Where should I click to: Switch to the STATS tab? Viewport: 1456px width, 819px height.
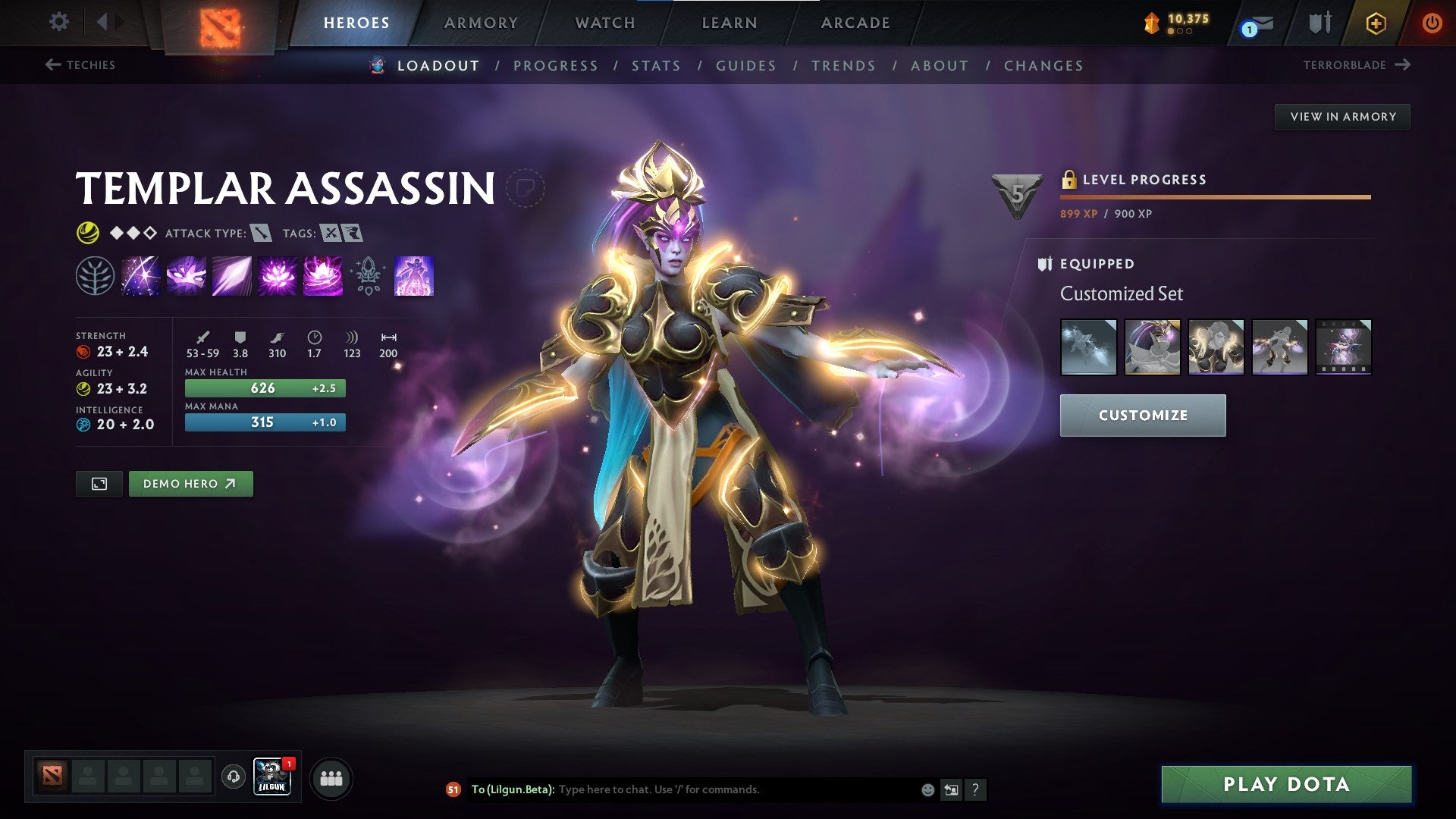pos(656,66)
